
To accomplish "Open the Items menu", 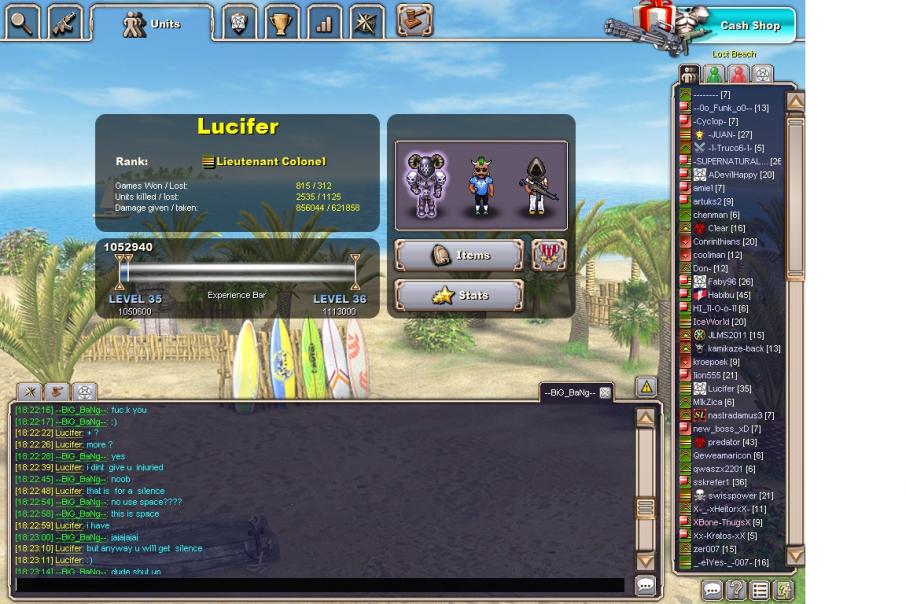I will pos(459,255).
